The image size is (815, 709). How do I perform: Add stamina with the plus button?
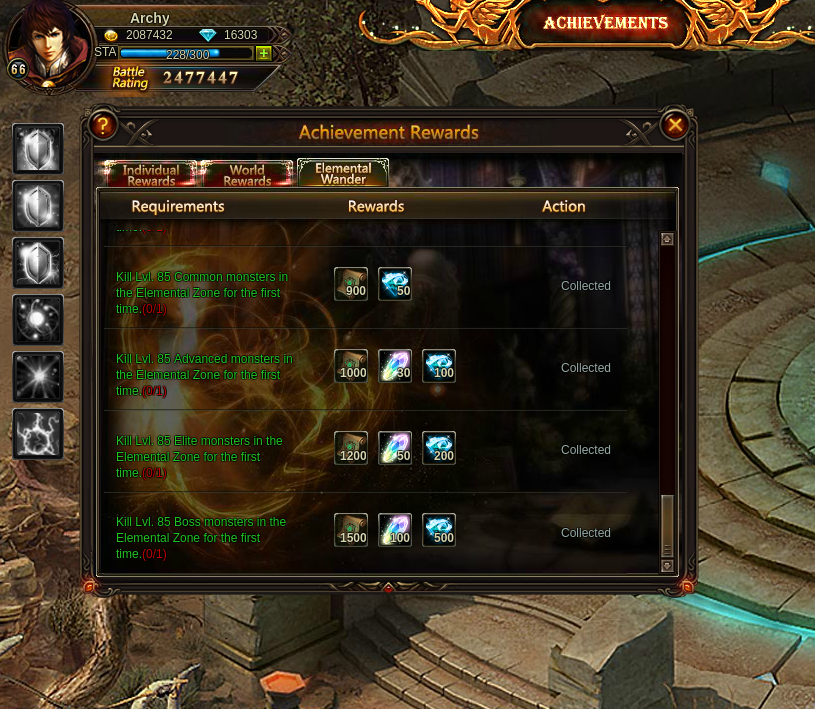coord(263,53)
